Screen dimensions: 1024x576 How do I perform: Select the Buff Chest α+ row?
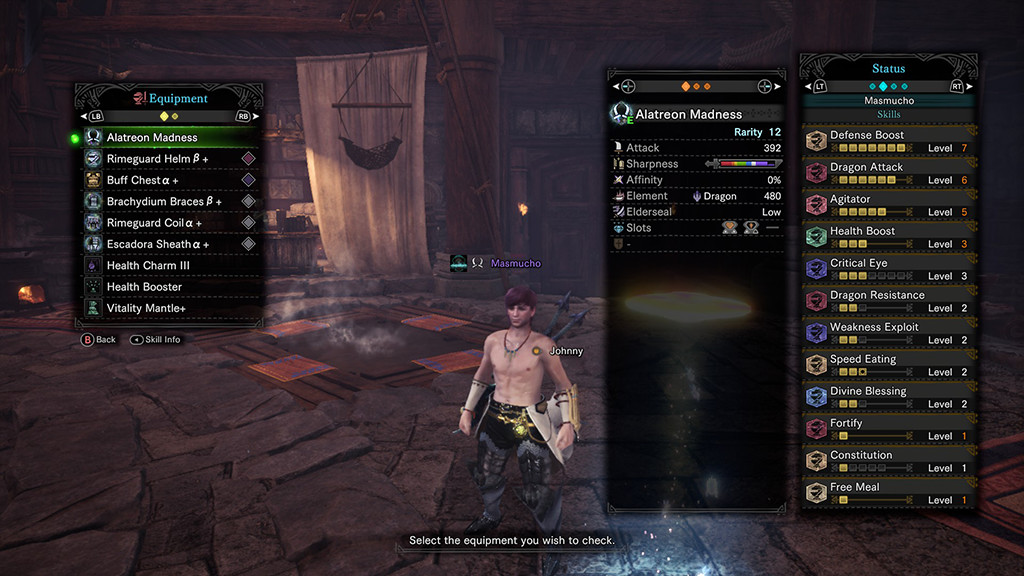(x=143, y=180)
